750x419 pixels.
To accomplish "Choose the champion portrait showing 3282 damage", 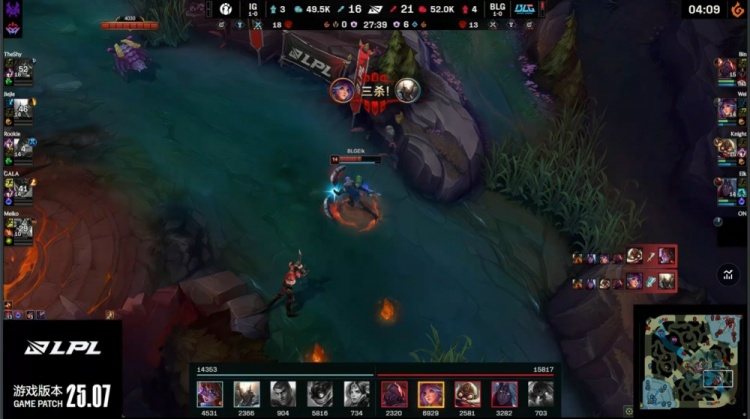I will click(x=504, y=393).
